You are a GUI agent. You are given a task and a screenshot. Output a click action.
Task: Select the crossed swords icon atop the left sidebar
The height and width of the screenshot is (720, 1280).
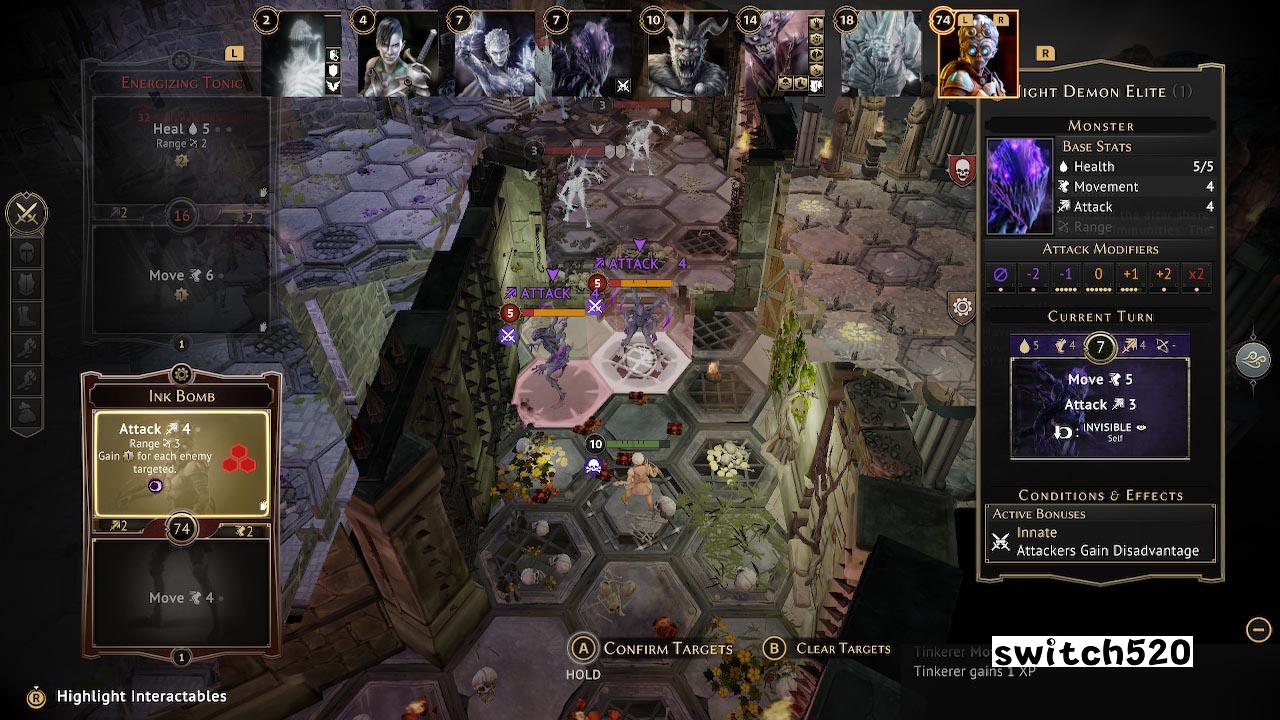coord(27,212)
